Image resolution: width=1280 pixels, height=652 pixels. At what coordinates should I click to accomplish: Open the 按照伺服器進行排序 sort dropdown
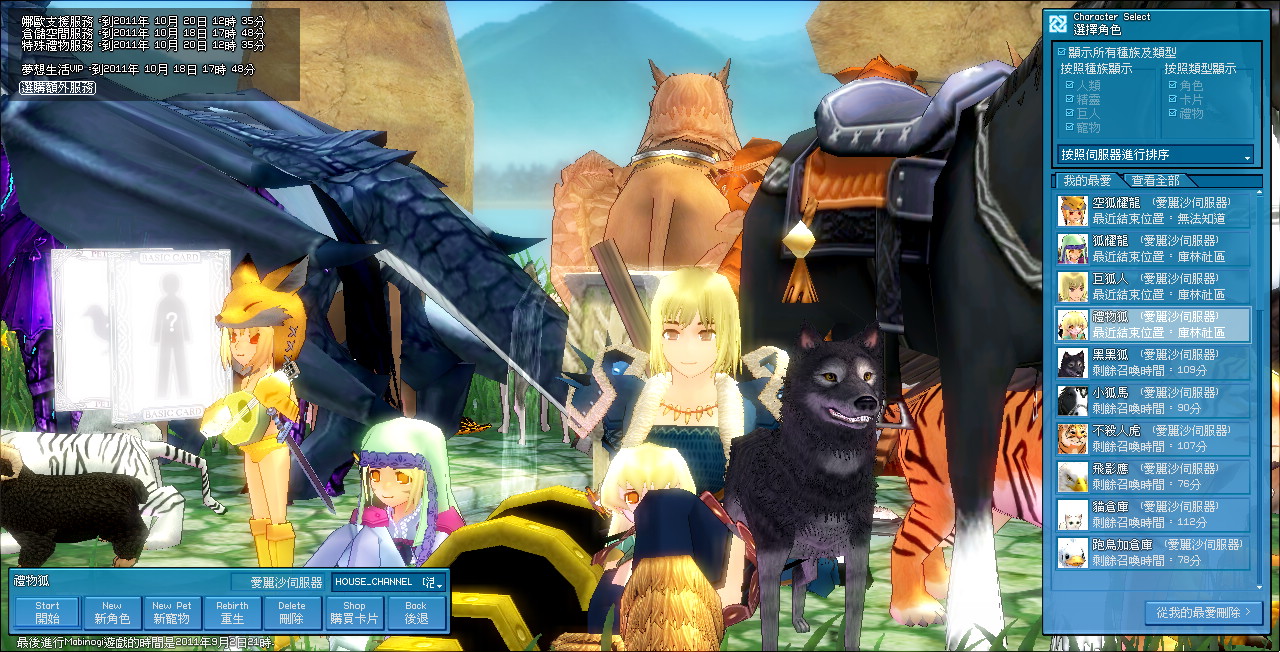pyautogui.click(x=1155, y=155)
